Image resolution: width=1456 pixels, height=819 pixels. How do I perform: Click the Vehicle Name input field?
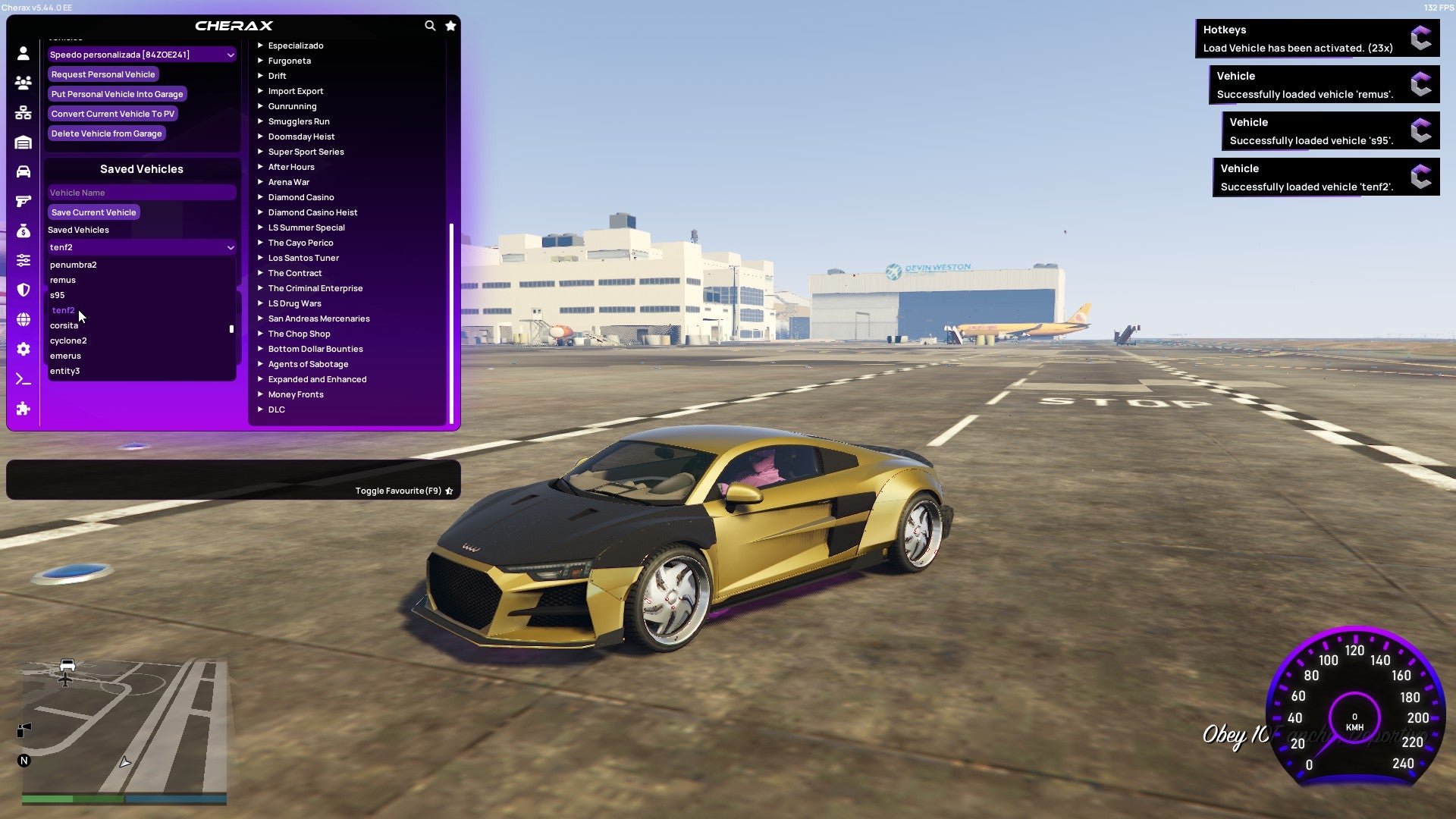point(141,193)
